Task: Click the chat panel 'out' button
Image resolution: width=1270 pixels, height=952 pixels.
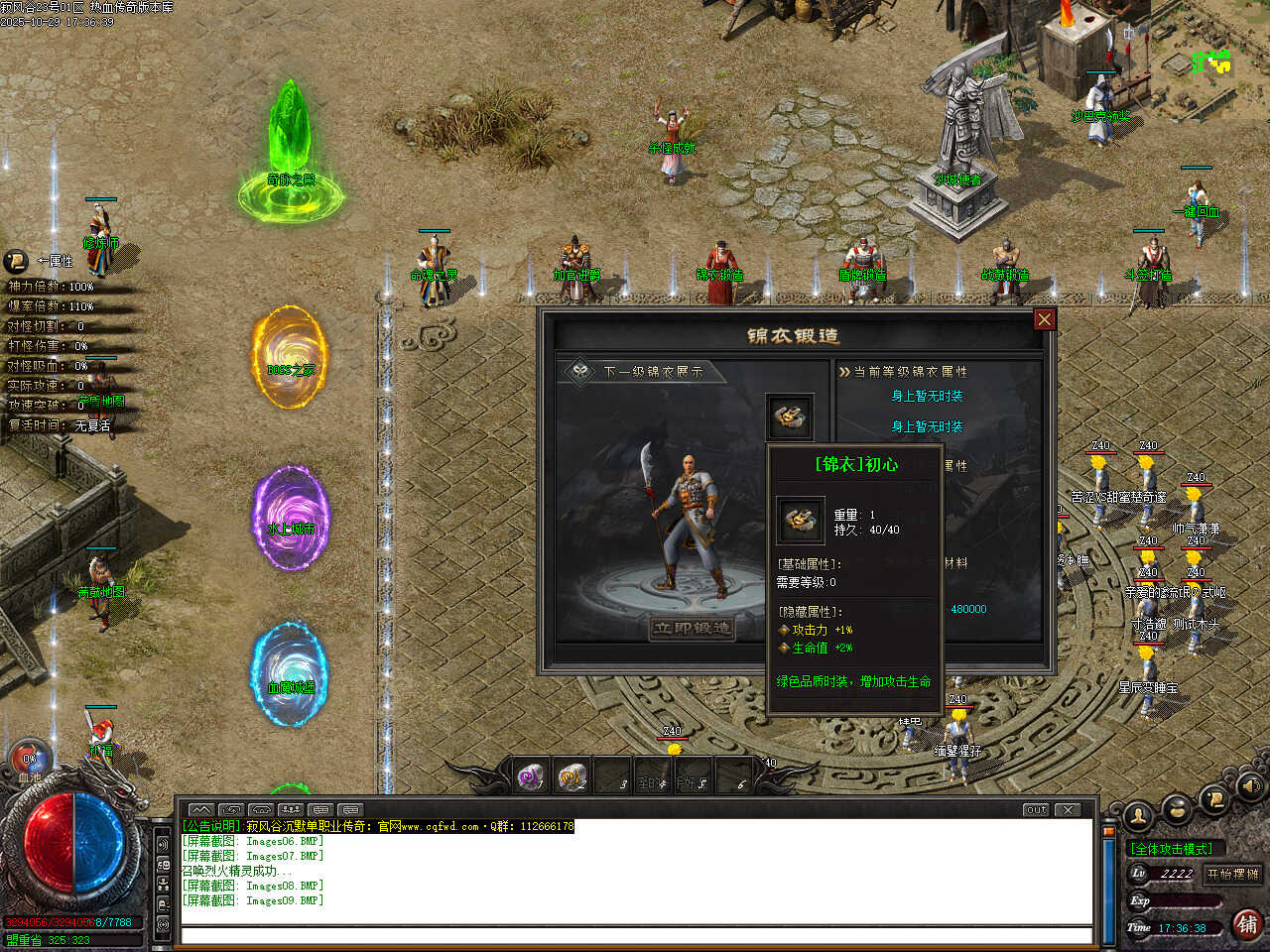Action: tap(1036, 809)
